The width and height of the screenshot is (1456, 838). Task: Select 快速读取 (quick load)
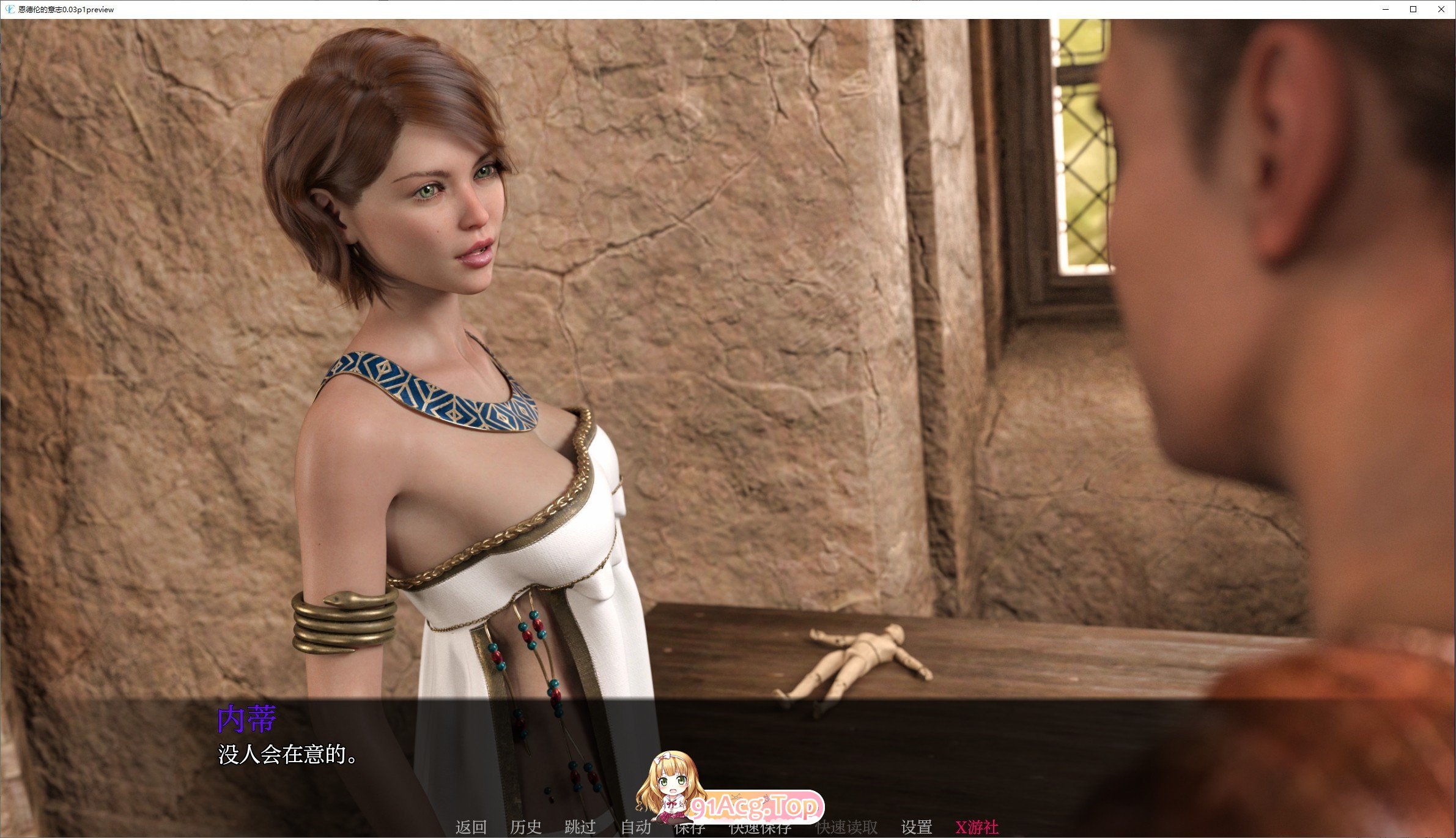(847, 828)
